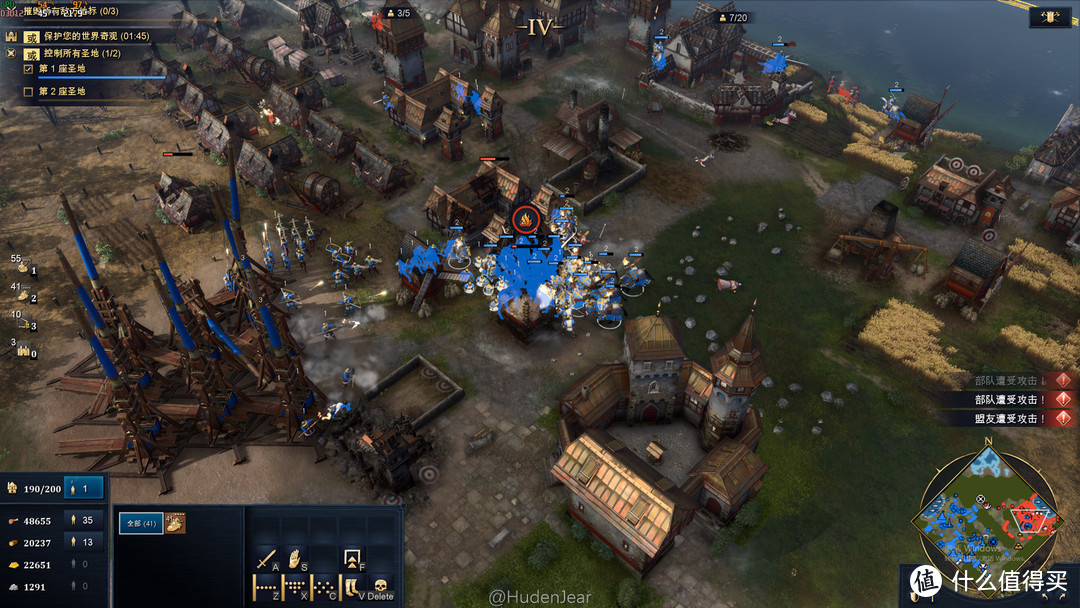Select the 全部 (41) unit group tab

click(141, 521)
